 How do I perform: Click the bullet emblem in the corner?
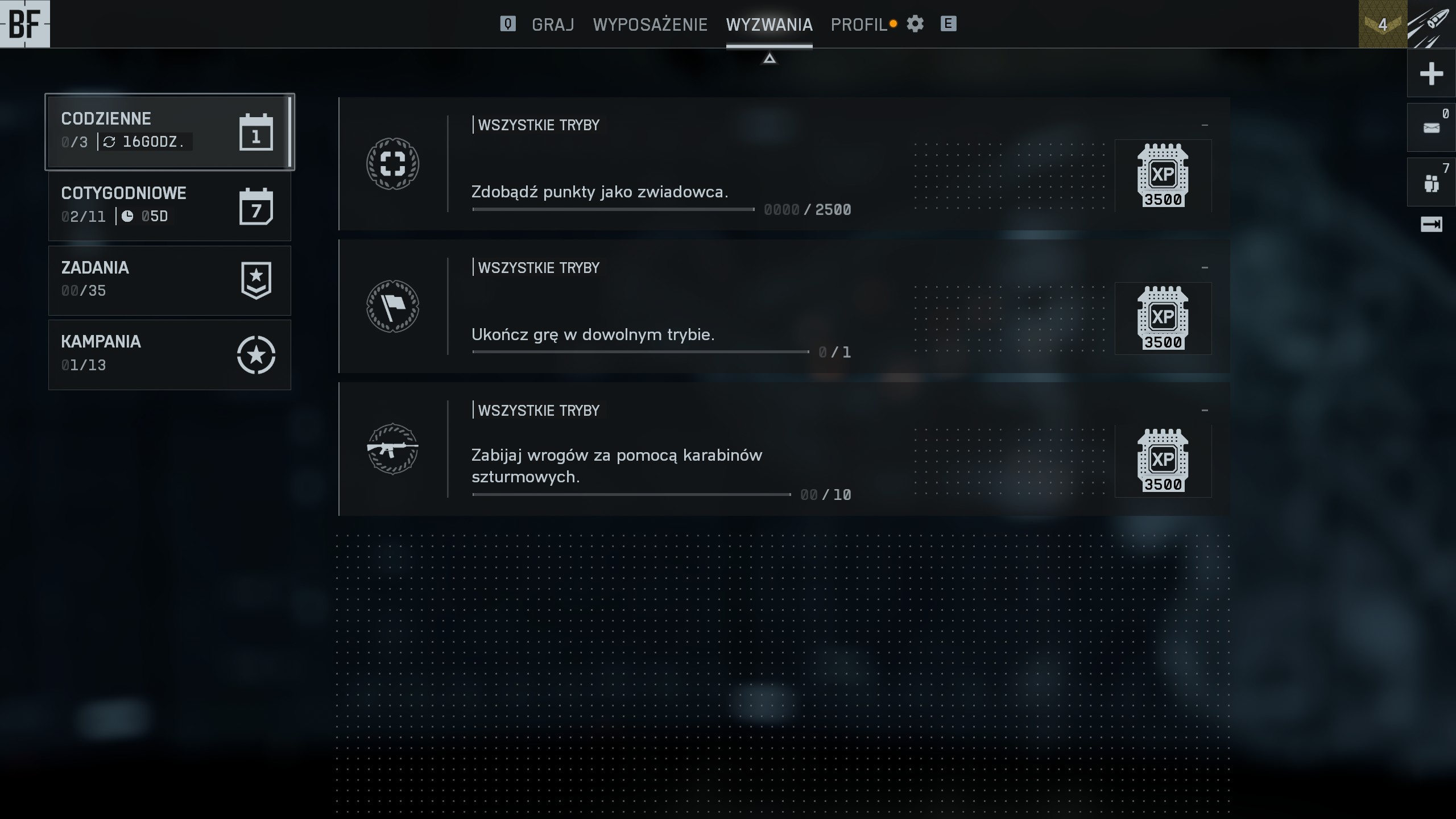(1431, 24)
